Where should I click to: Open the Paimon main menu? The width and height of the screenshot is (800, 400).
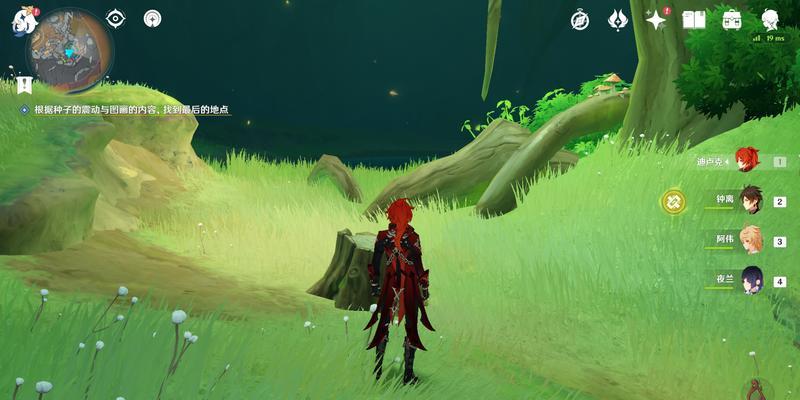click(23, 21)
